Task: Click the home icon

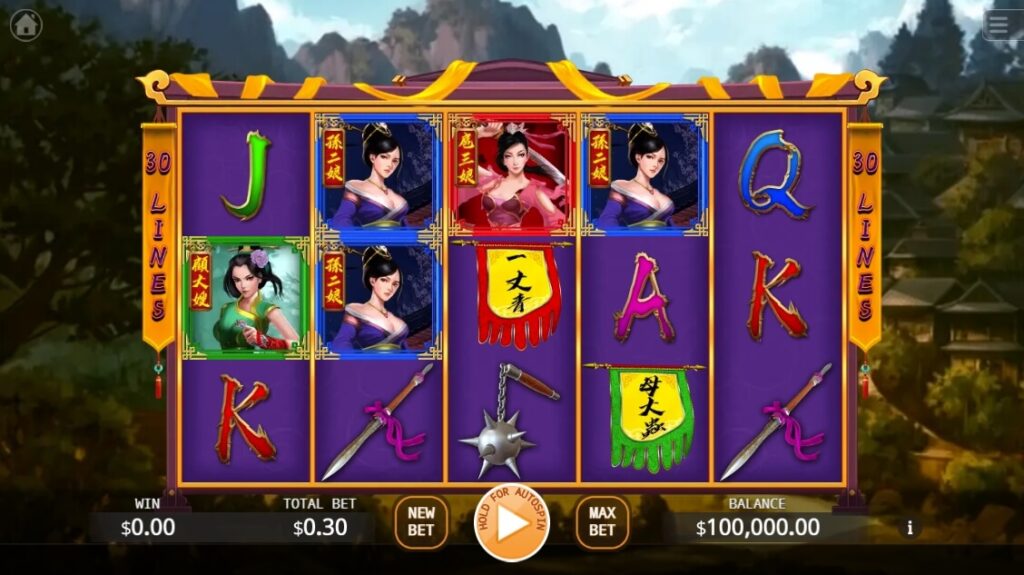Action: click(26, 25)
